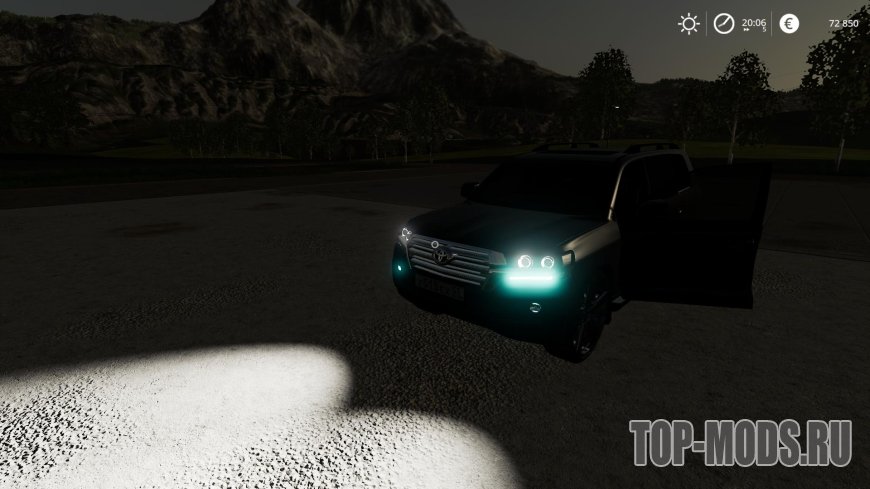The width and height of the screenshot is (870, 489).
Task: Click the sun weather icon
Action: pos(688,24)
